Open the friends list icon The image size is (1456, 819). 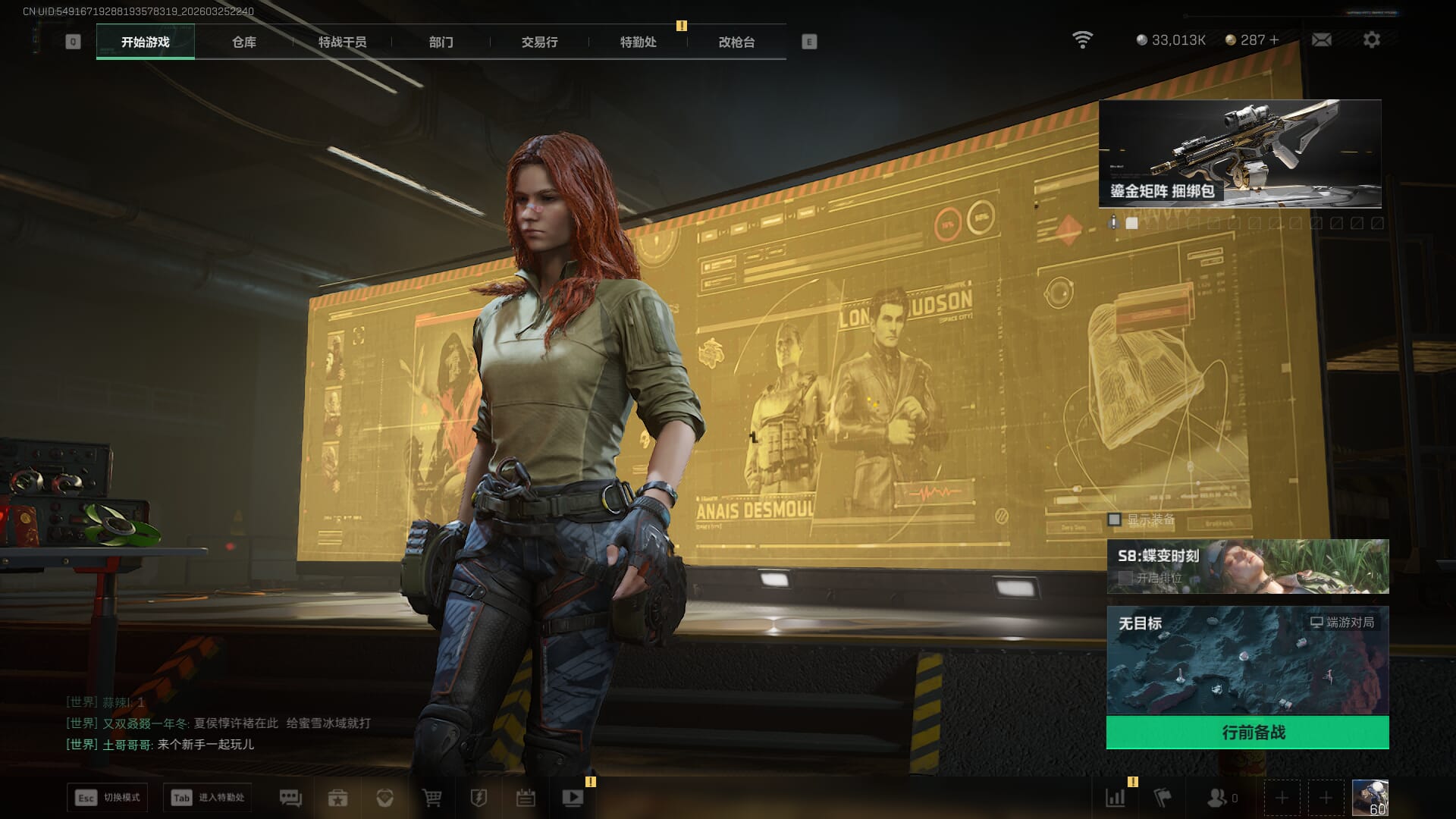point(1217,798)
